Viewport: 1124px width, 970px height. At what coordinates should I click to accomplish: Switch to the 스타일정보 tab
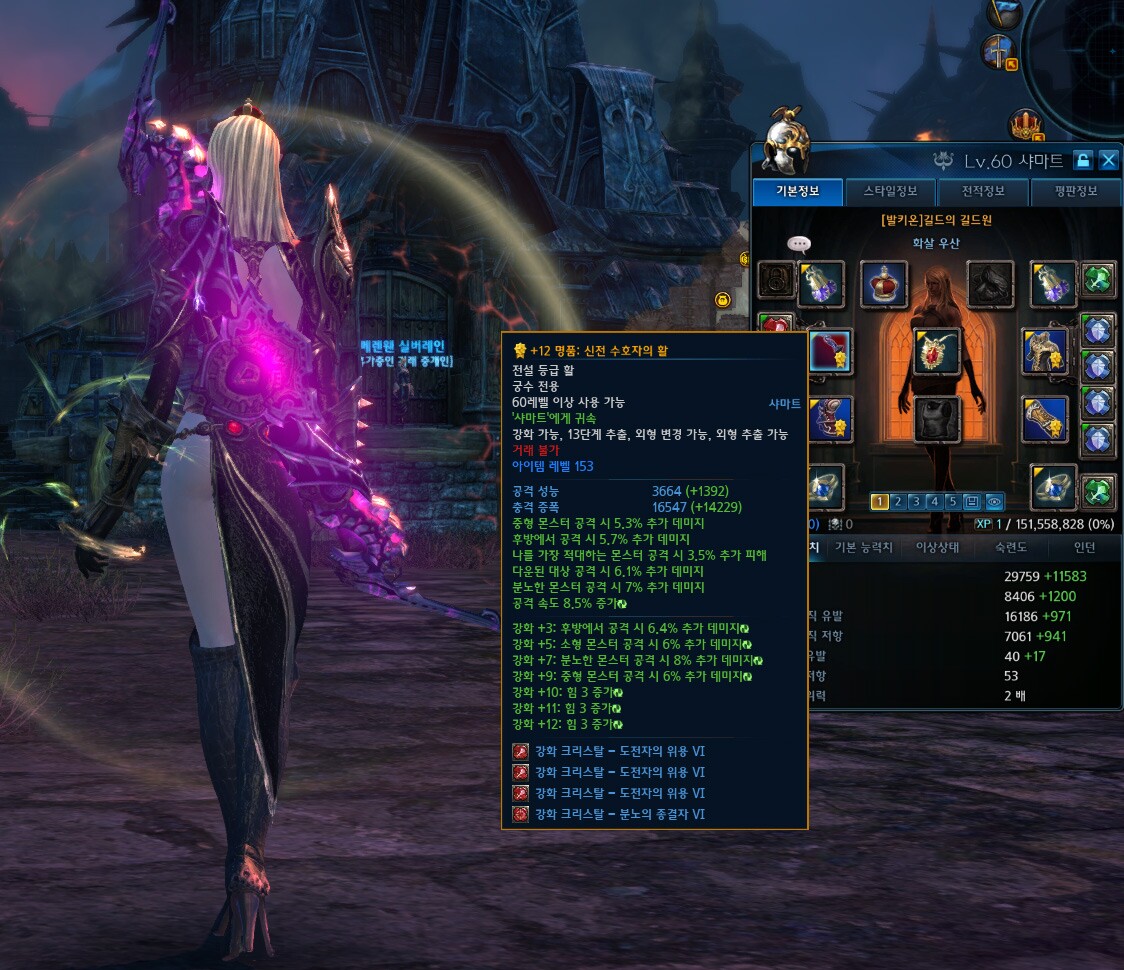tap(889, 191)
